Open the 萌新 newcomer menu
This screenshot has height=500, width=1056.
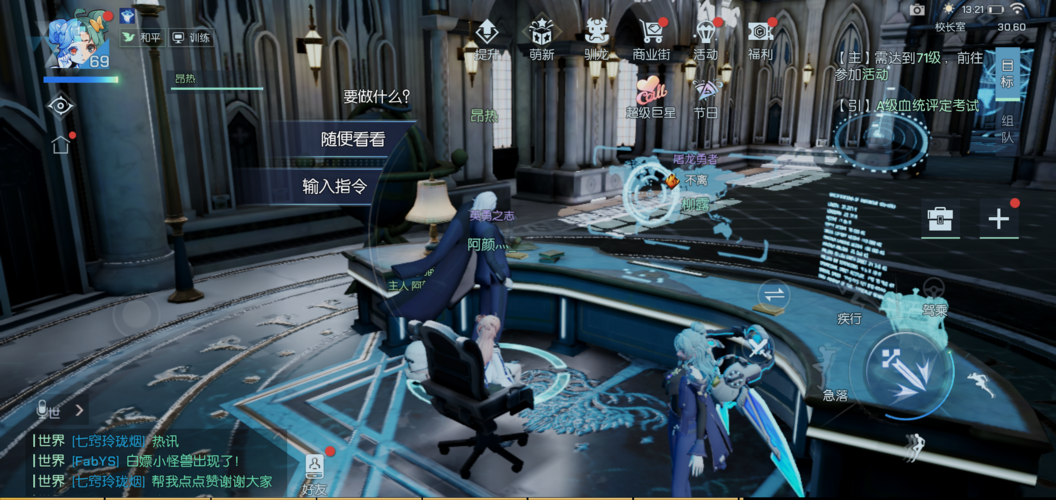click(x=542, y=38)
